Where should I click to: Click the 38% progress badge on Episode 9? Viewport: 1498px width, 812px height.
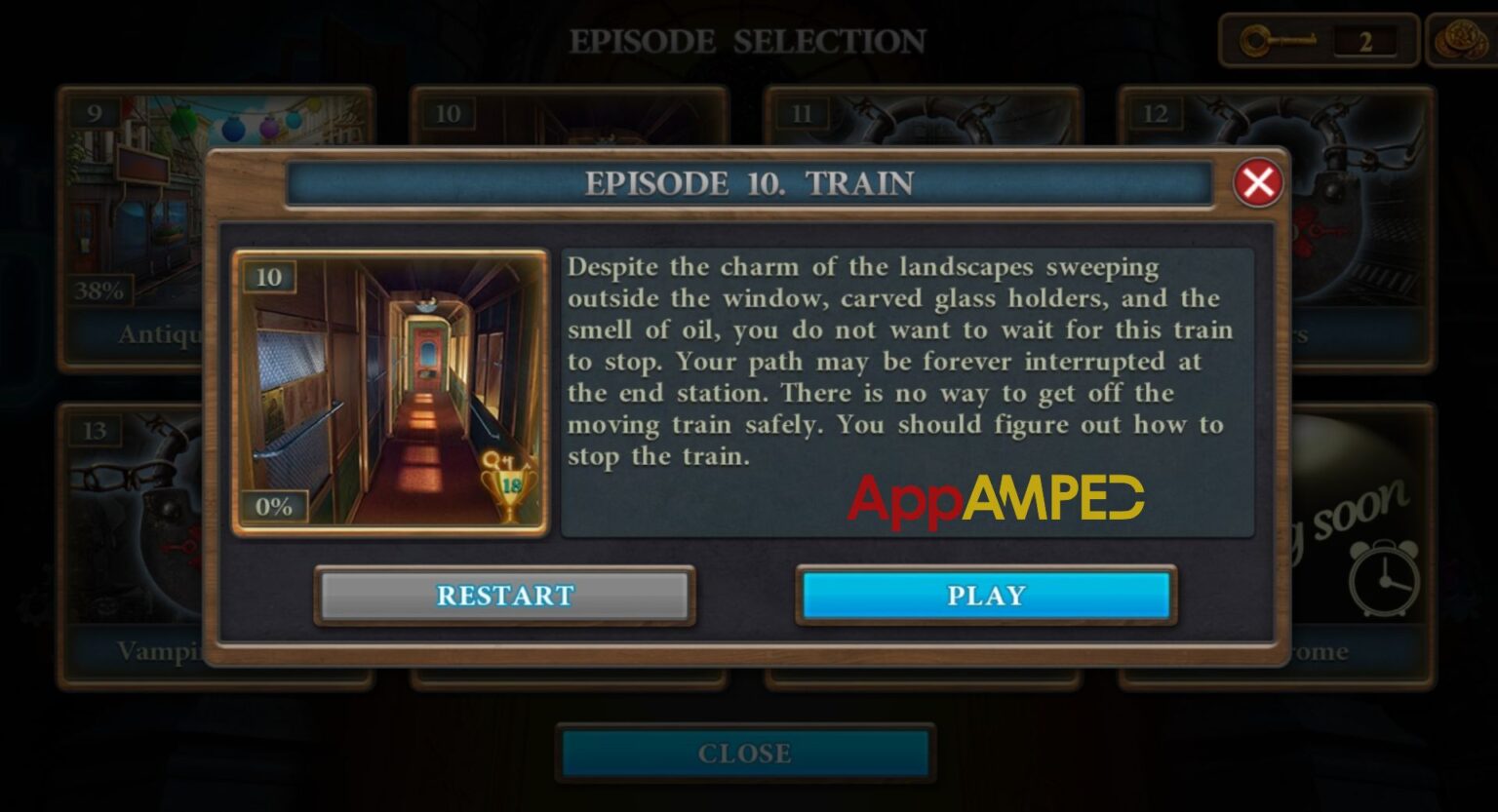pos(101,289)
